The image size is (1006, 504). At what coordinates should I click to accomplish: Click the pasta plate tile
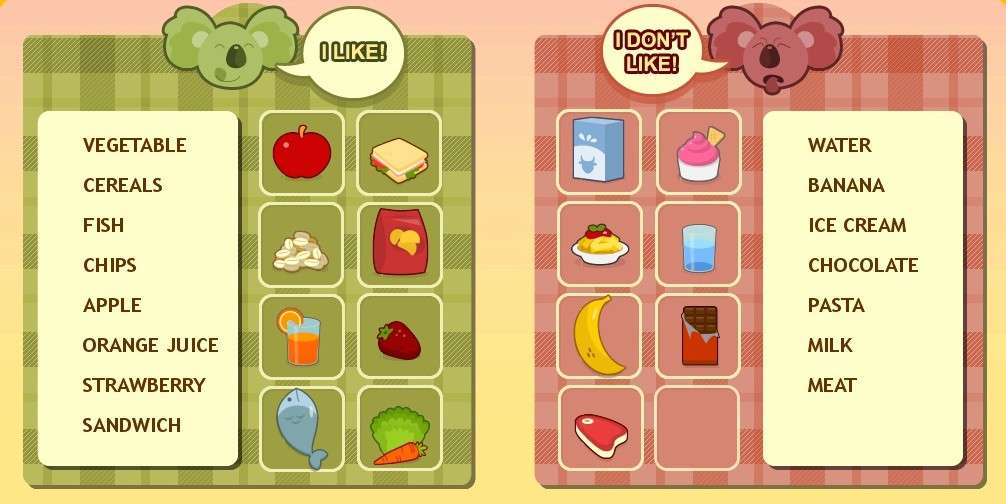pos(599,245)
